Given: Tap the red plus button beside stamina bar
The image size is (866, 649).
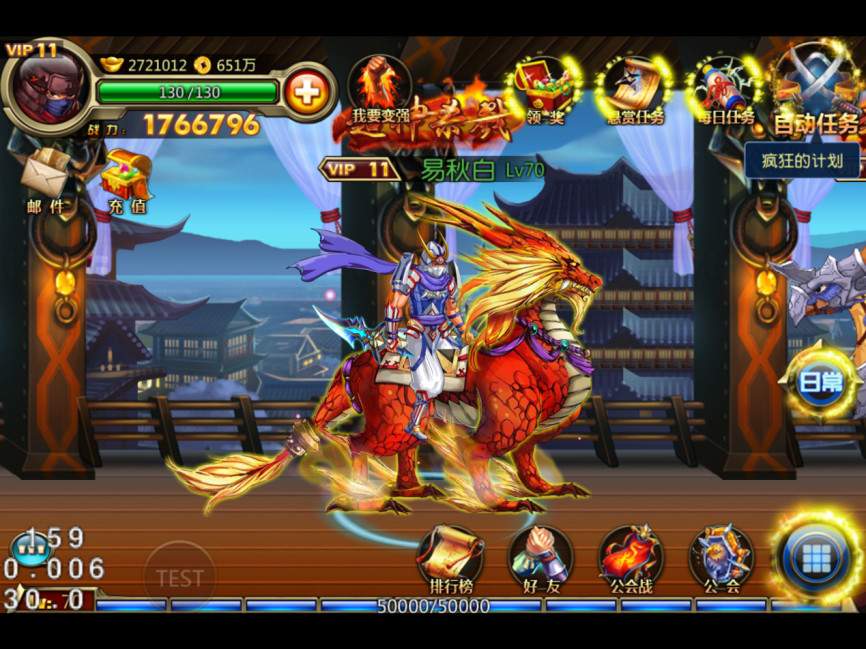Looking at the screenshot, I should (307, 93).
